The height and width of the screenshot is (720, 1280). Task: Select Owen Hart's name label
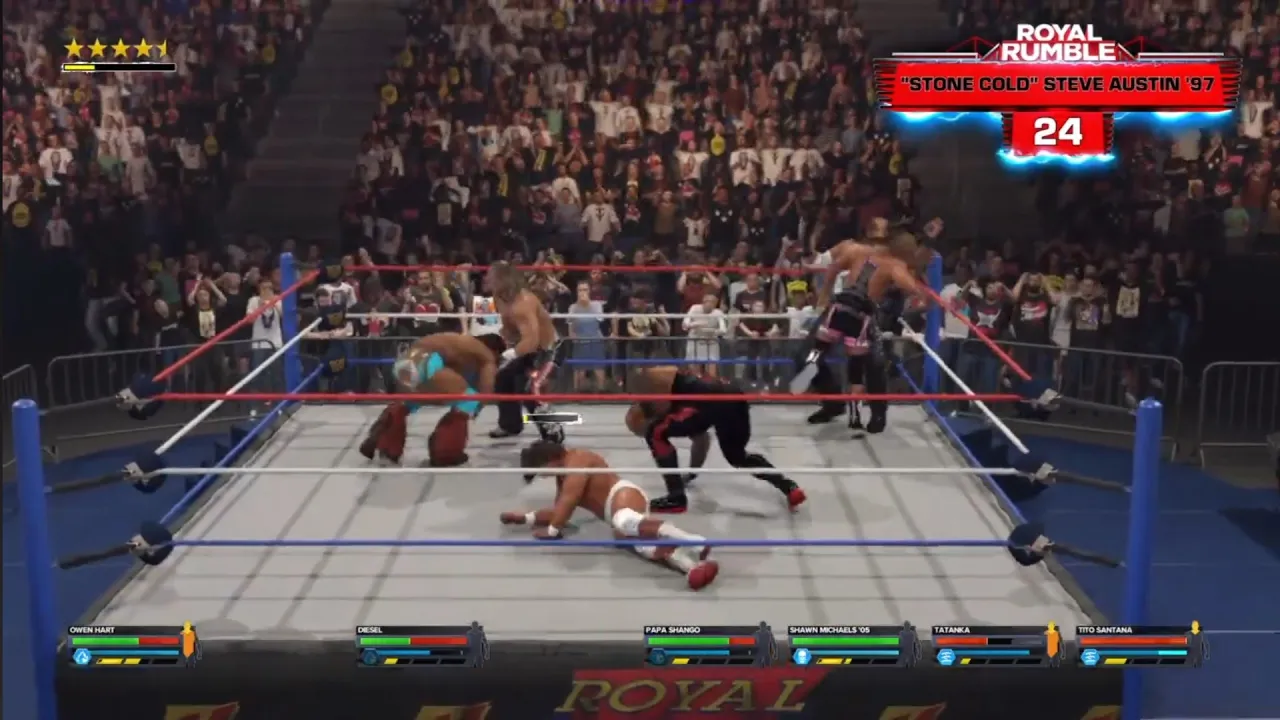tap(90, 631)
